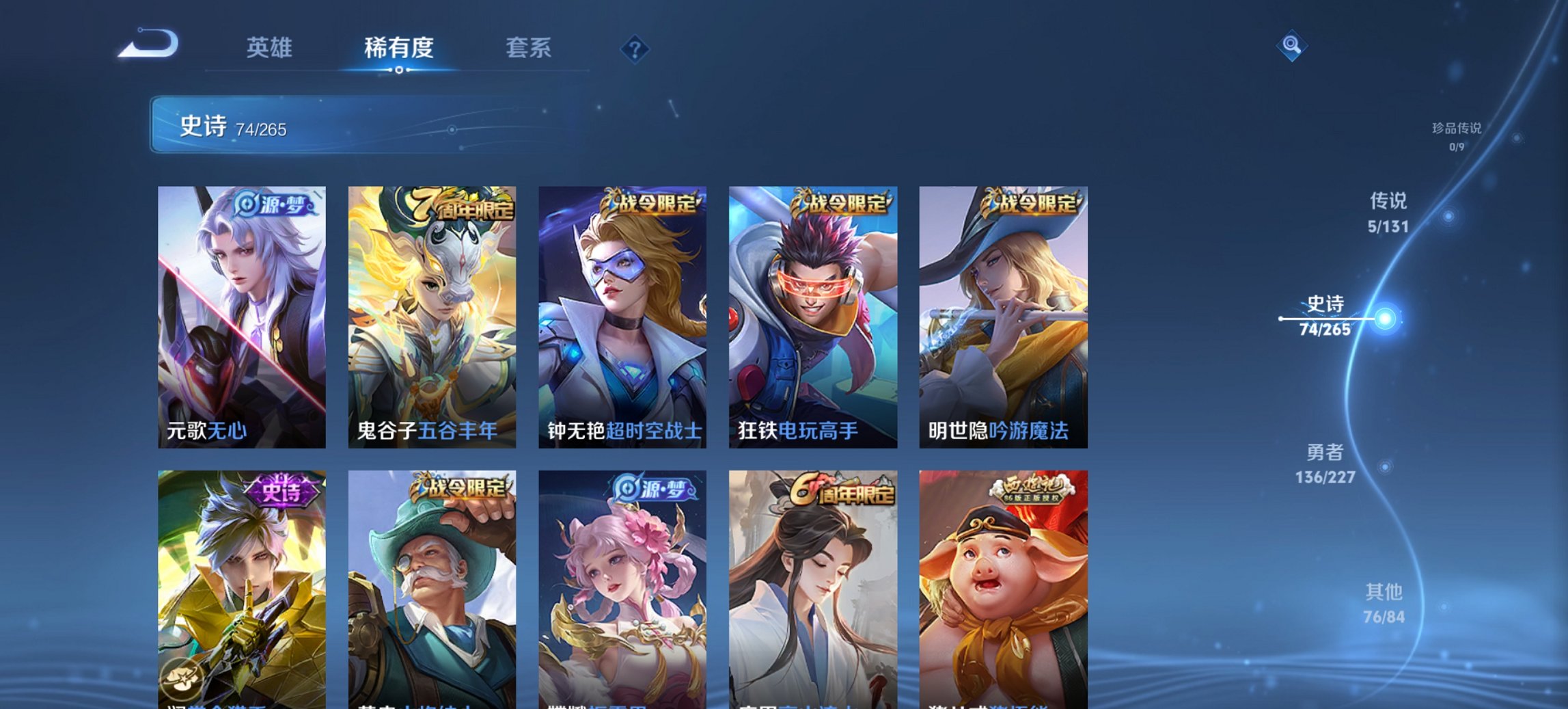The image size is (1568, 709).
Task: Click the back arrow icon top-left
Action: click(147, 42)
